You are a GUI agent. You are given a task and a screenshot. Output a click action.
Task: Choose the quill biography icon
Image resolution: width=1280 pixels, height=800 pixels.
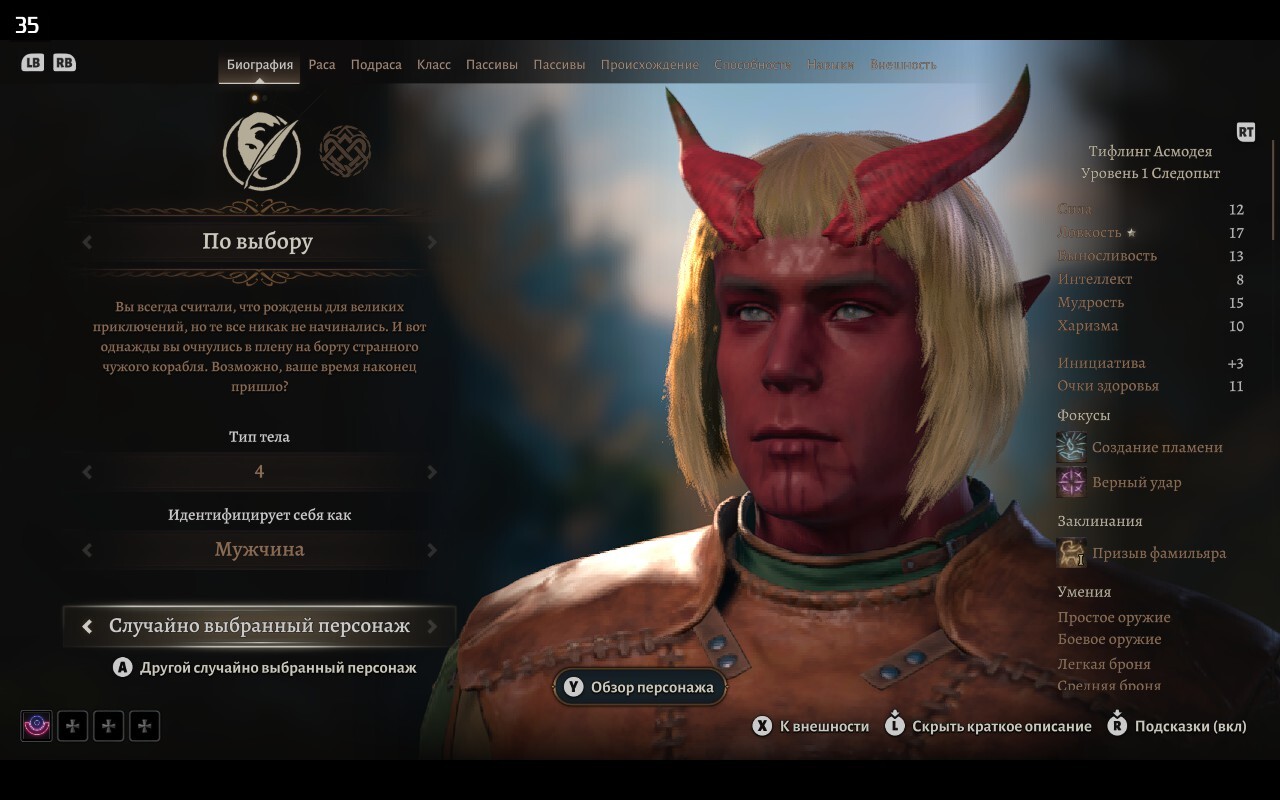pos(261,151)
